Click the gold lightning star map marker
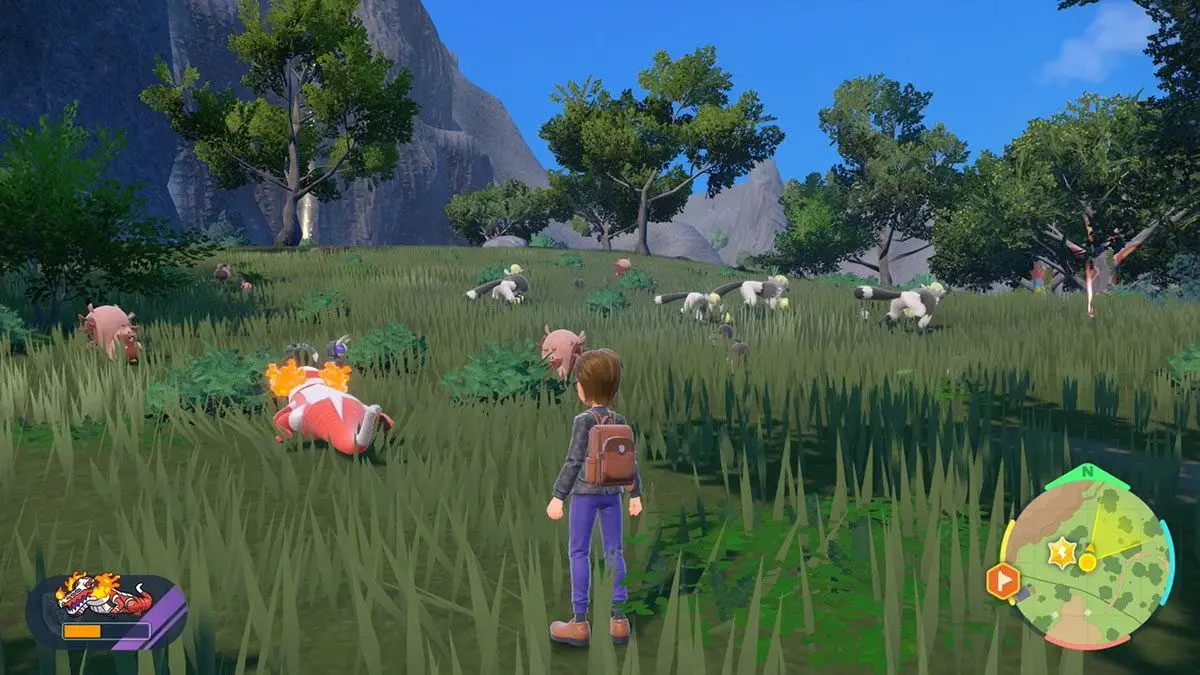Viewport: 1200px width, 675px height. pyautogui.click(x=1060, y=550)
